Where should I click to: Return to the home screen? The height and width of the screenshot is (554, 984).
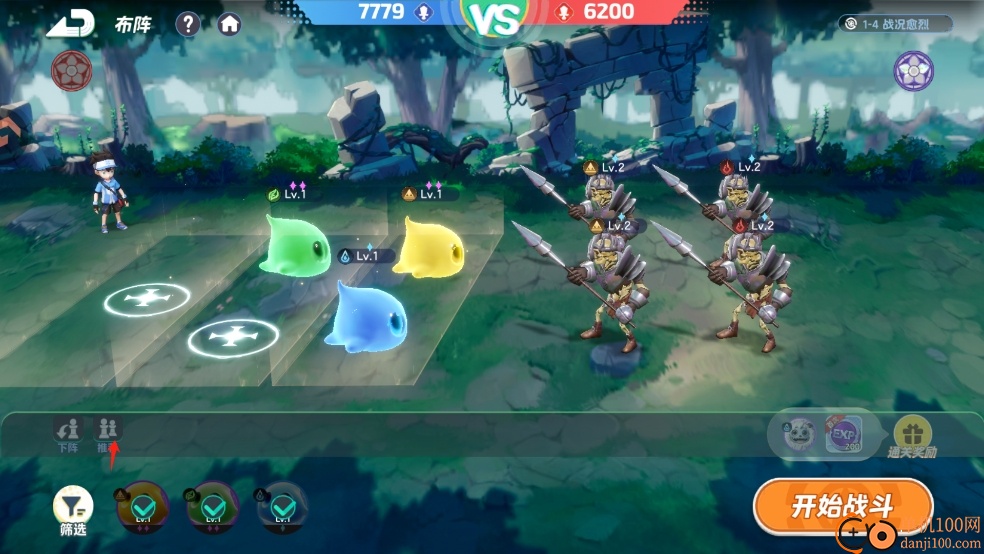230,24
